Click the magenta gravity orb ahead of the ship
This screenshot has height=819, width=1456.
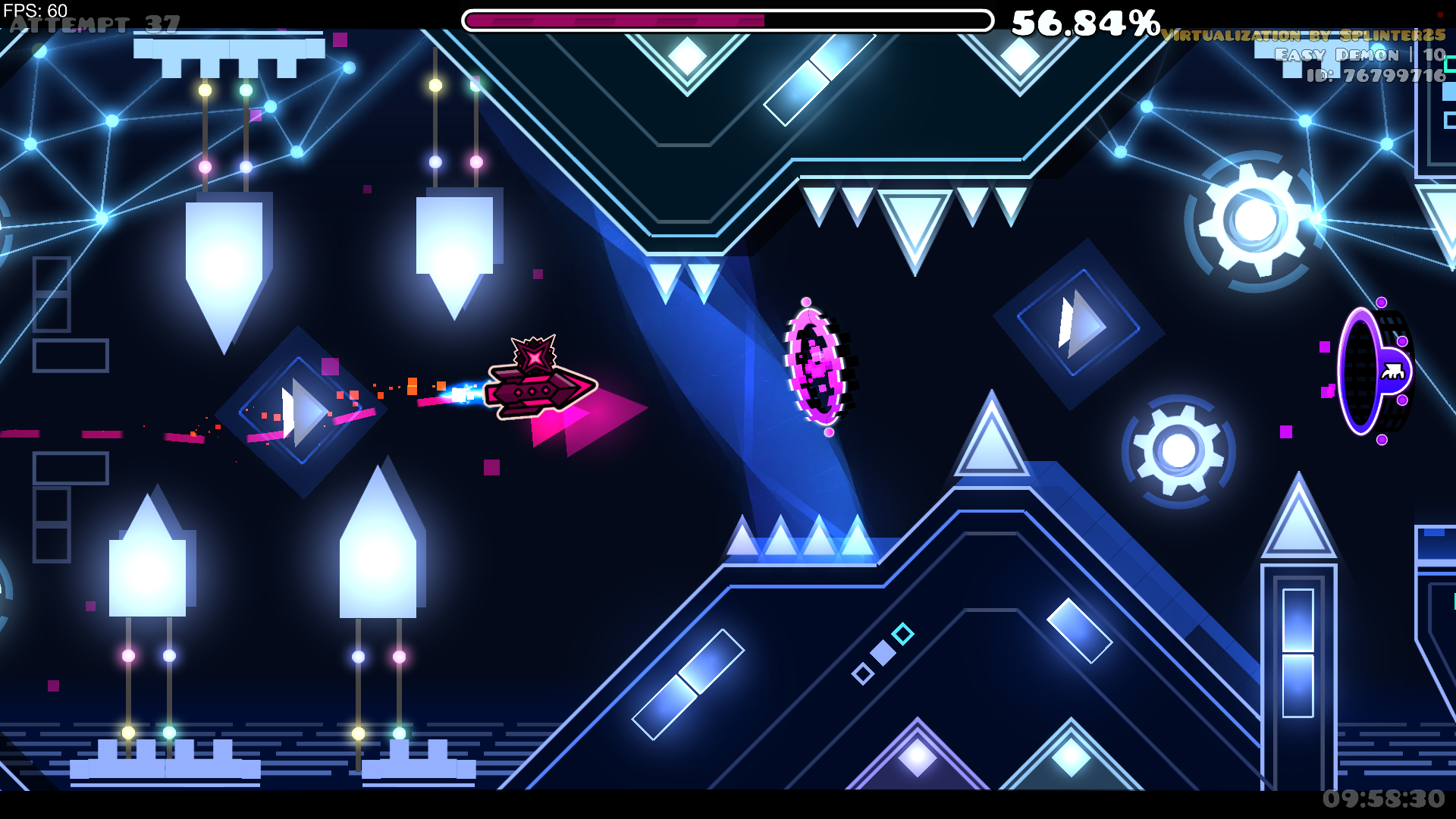point(817,364)
